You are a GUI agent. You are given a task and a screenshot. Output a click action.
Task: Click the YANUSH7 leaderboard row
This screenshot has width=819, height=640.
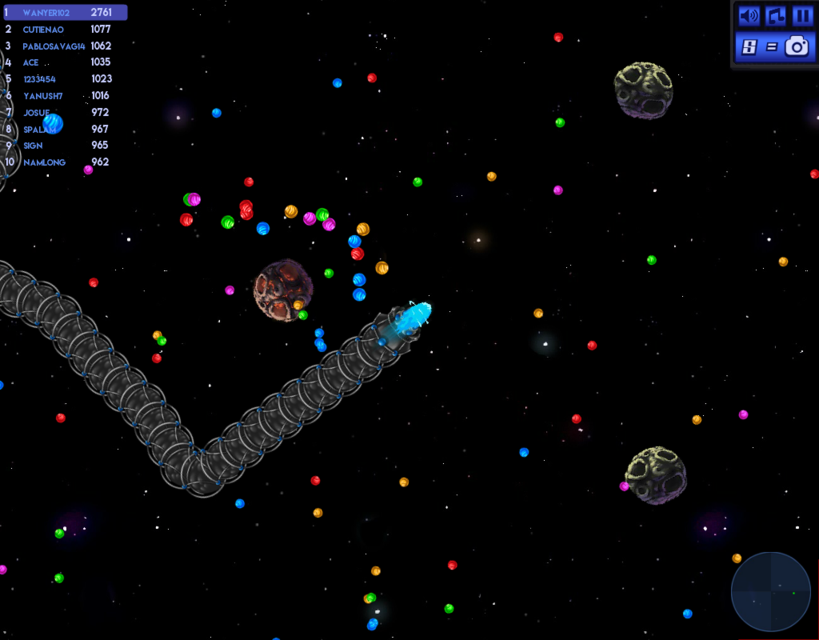(64, 96)
